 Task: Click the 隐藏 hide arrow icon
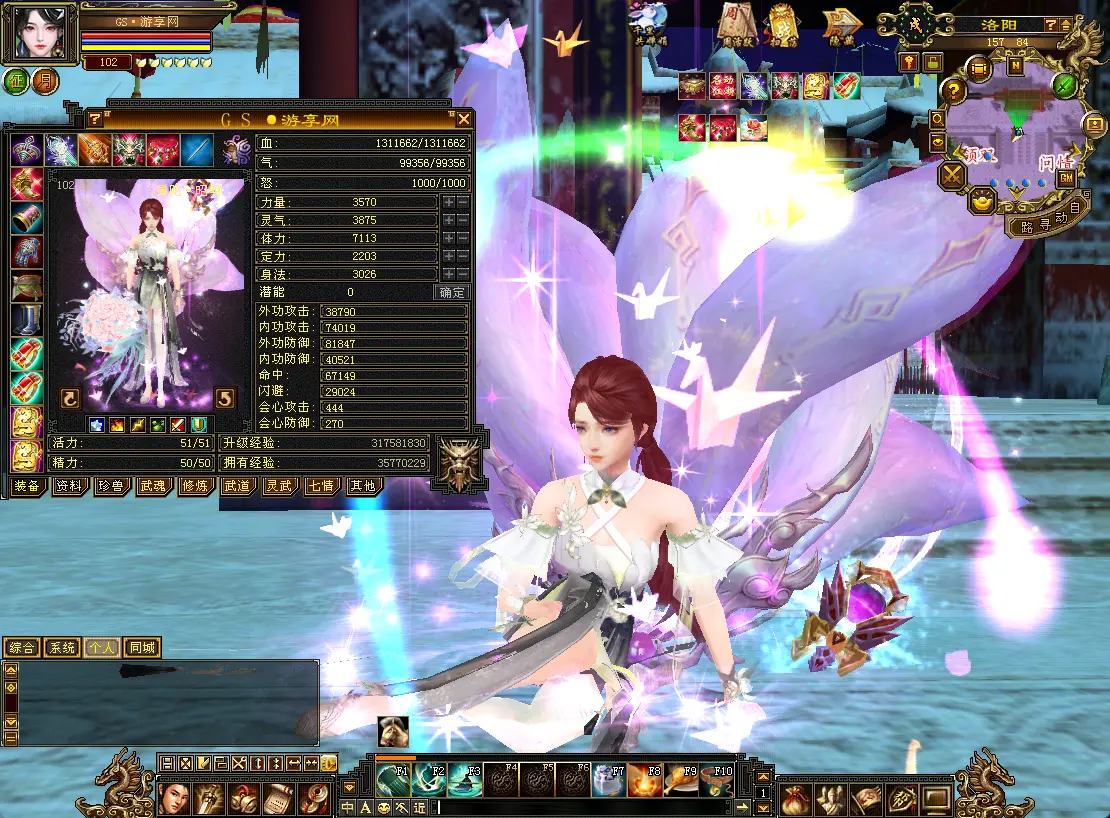(x=841, y=22)
